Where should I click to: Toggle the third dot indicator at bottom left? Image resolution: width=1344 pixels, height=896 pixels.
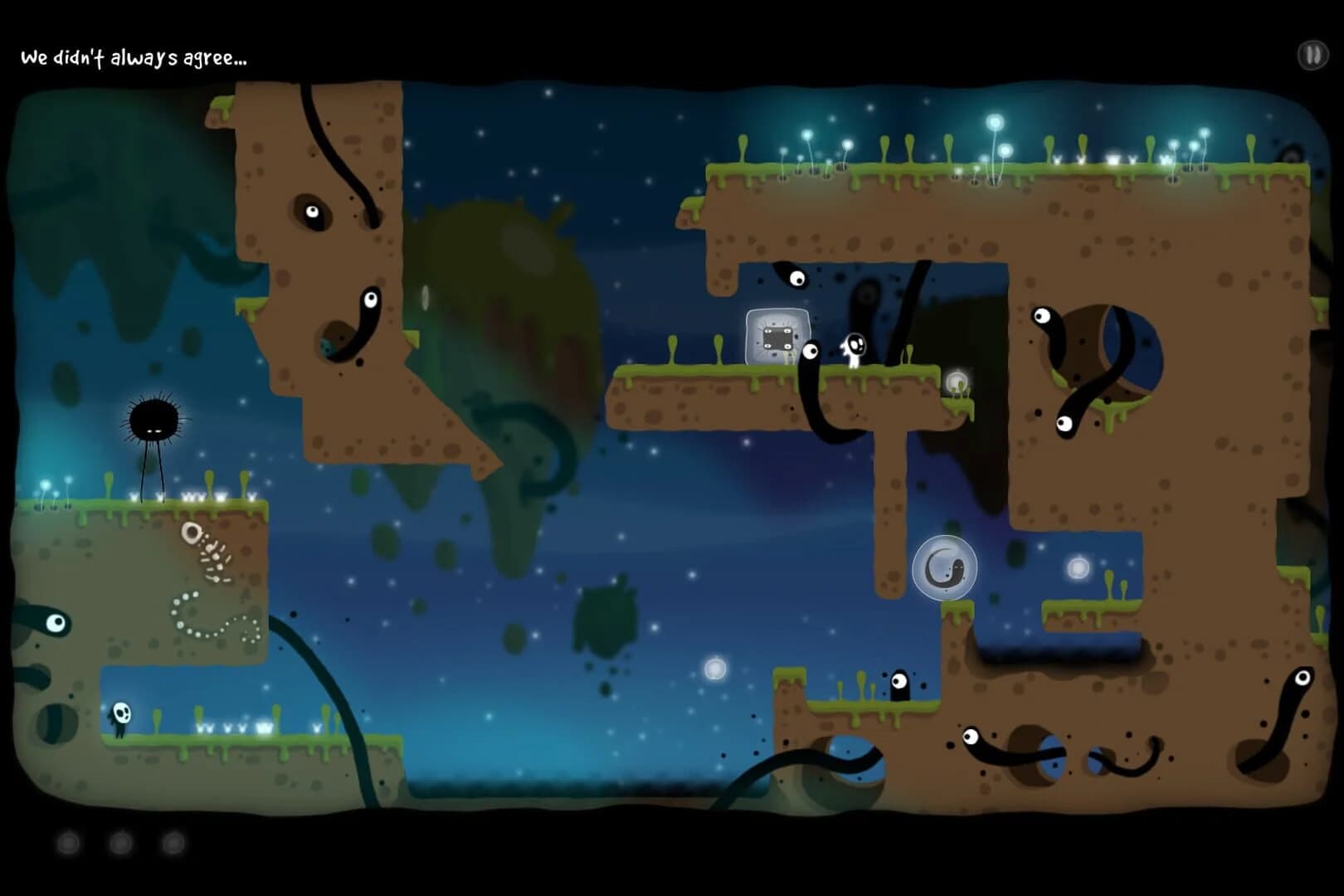(172, 840)
